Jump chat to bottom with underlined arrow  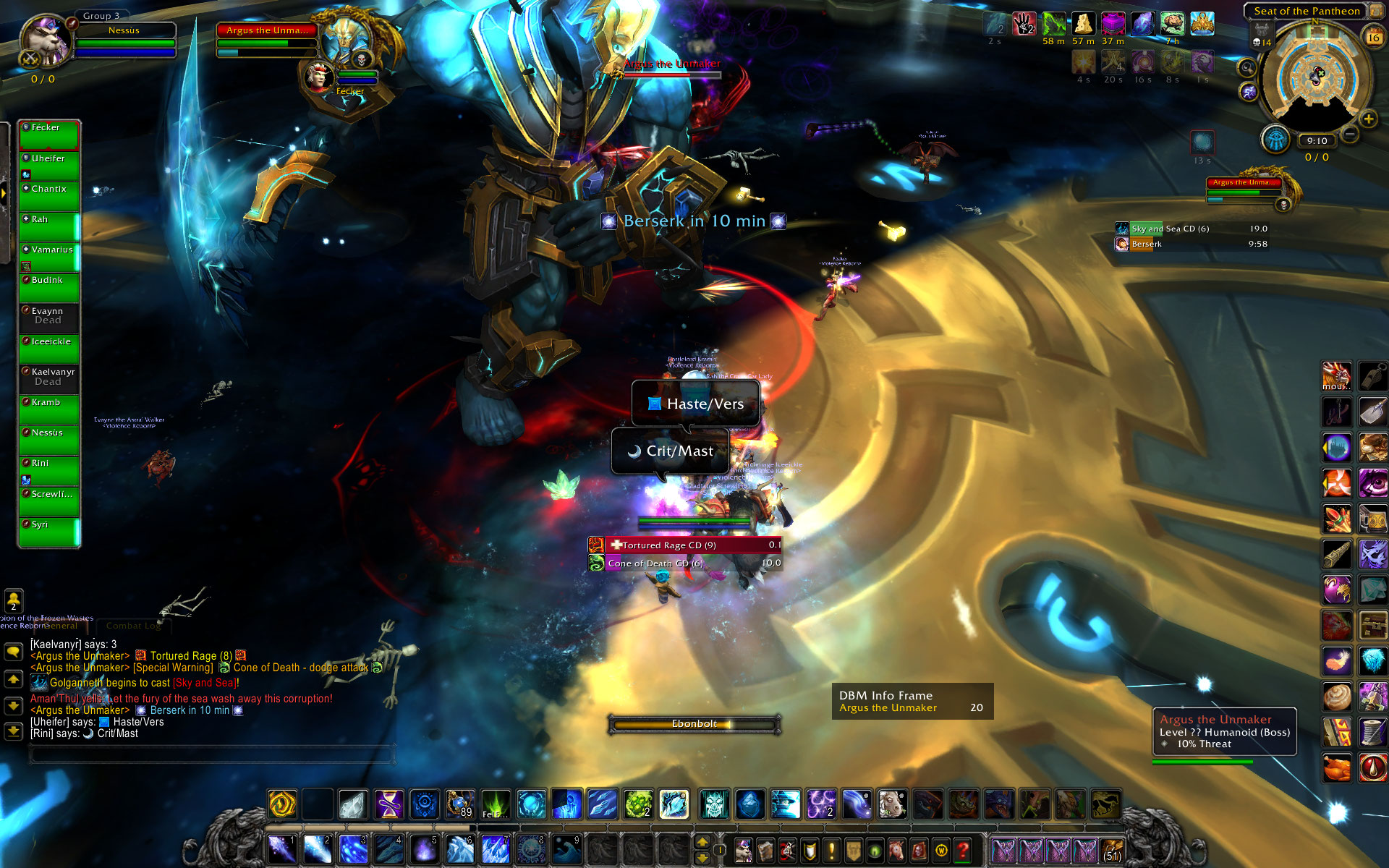(13, 731)
